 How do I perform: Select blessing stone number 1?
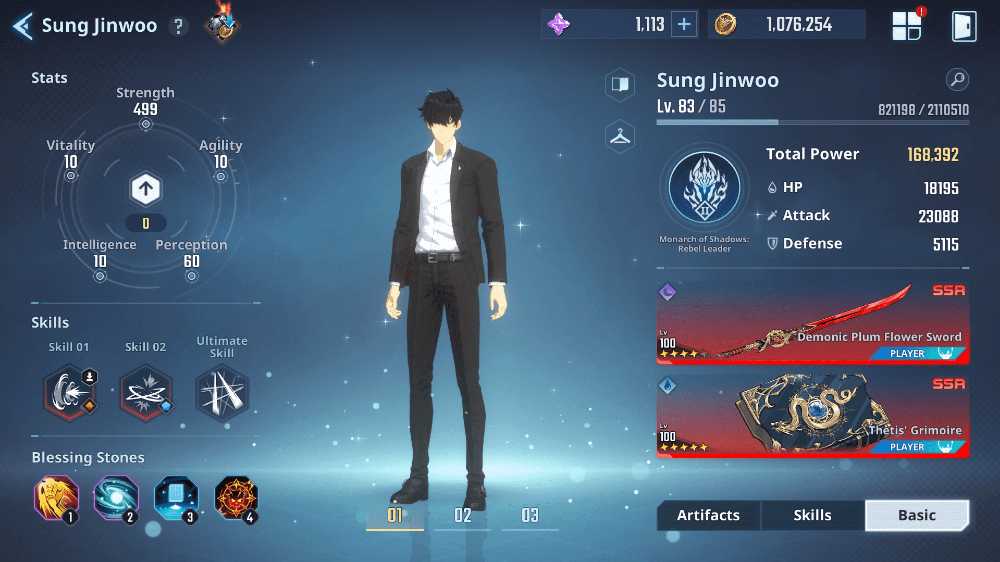(56, 497)
